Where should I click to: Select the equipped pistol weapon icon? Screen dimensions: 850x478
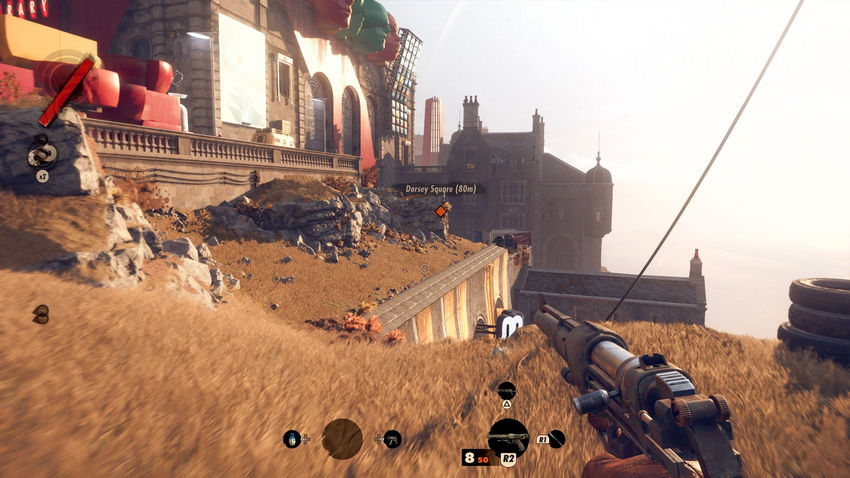(508, 437)
